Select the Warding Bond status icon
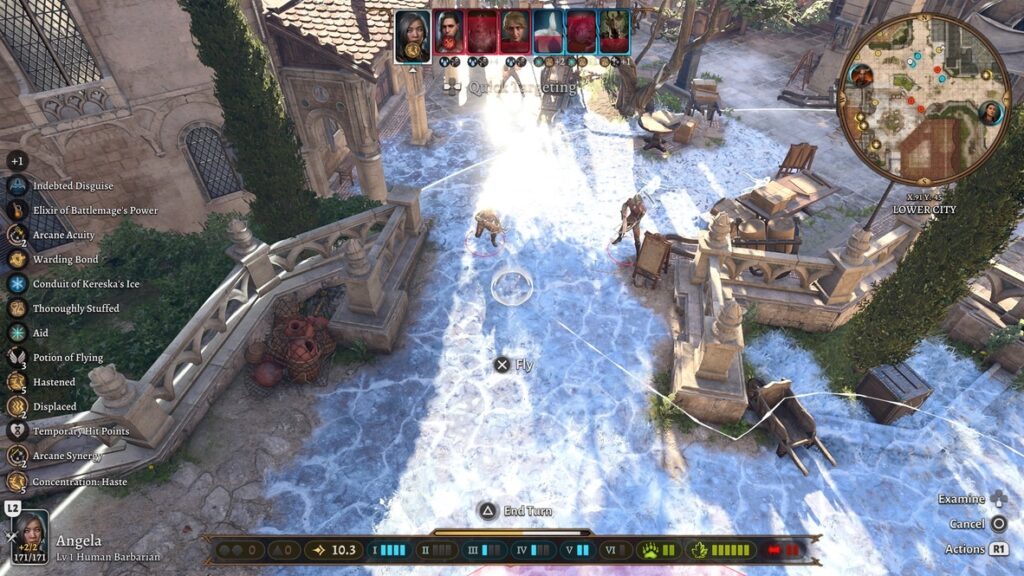The height and width of the screenshot is (576, 1024). pyautogui.click(x=18, y=259)
